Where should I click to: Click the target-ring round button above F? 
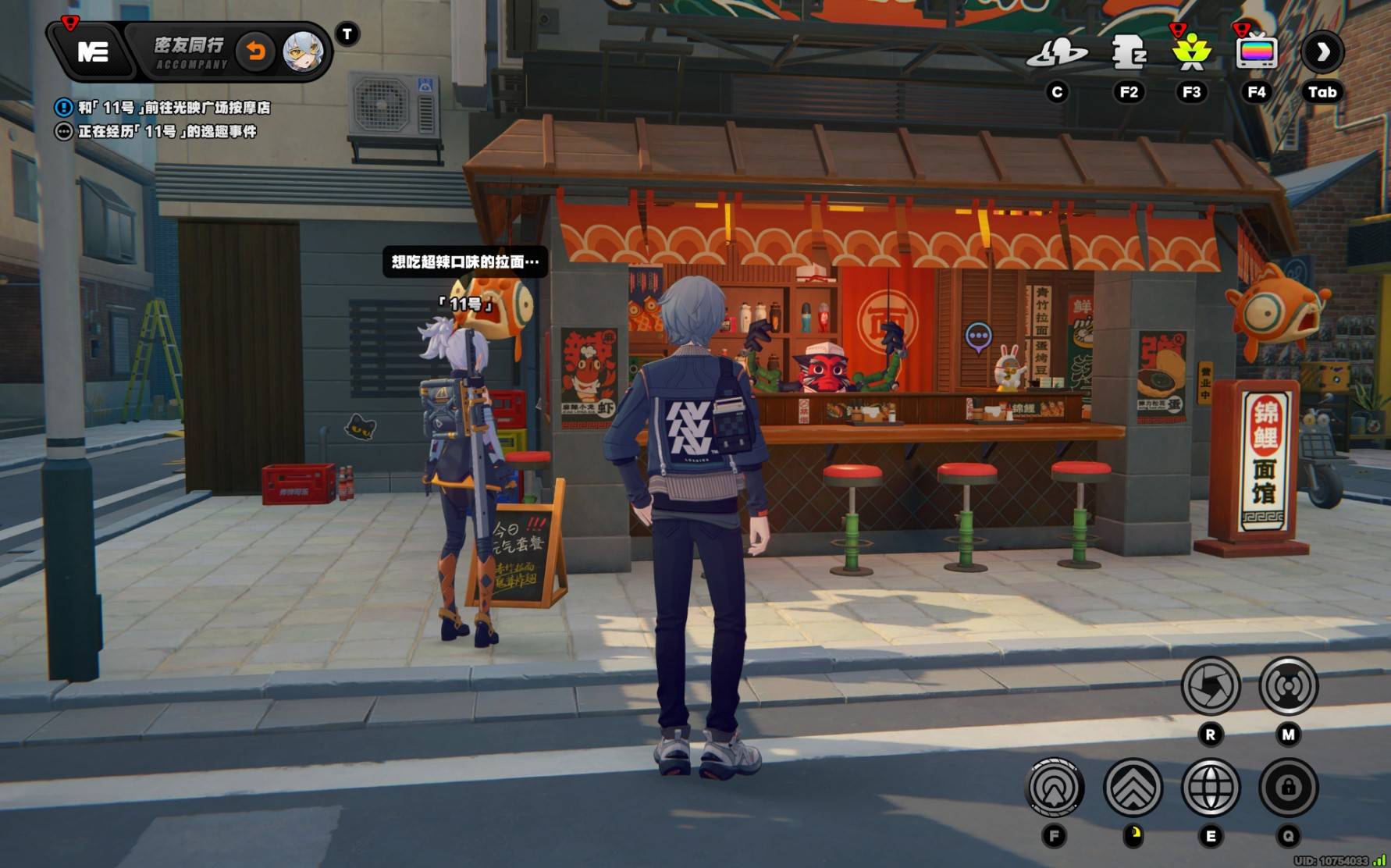pos(1055,788)
